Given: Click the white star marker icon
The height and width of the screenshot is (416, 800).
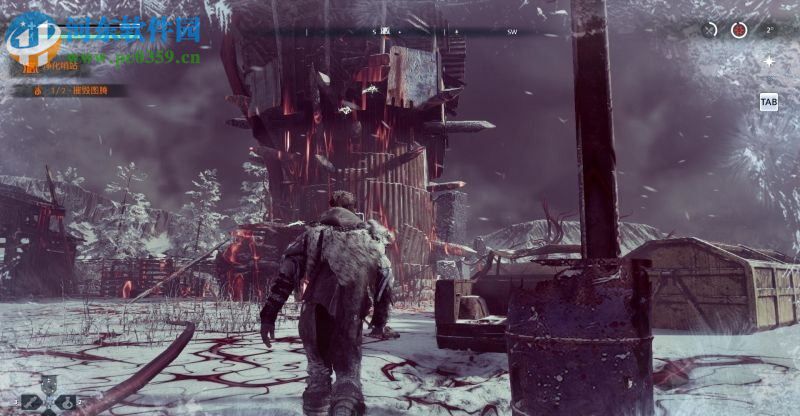Looking at the screenshot, I should tap(768, 61).
